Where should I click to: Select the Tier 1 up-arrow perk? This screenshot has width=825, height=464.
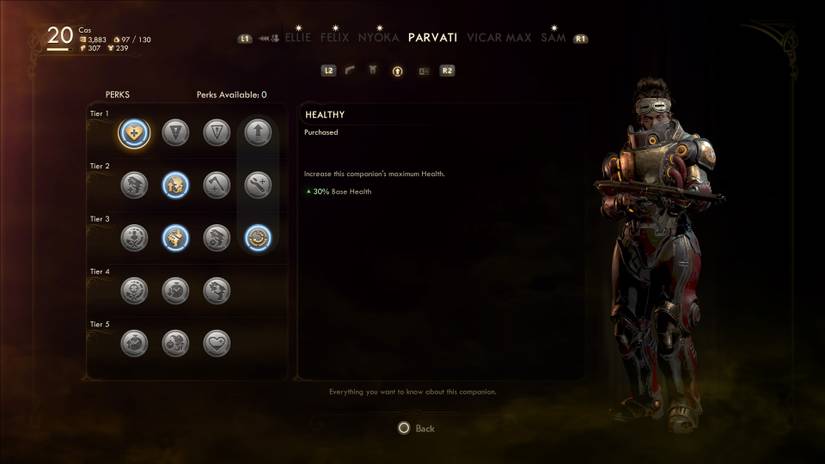[258, 132]
